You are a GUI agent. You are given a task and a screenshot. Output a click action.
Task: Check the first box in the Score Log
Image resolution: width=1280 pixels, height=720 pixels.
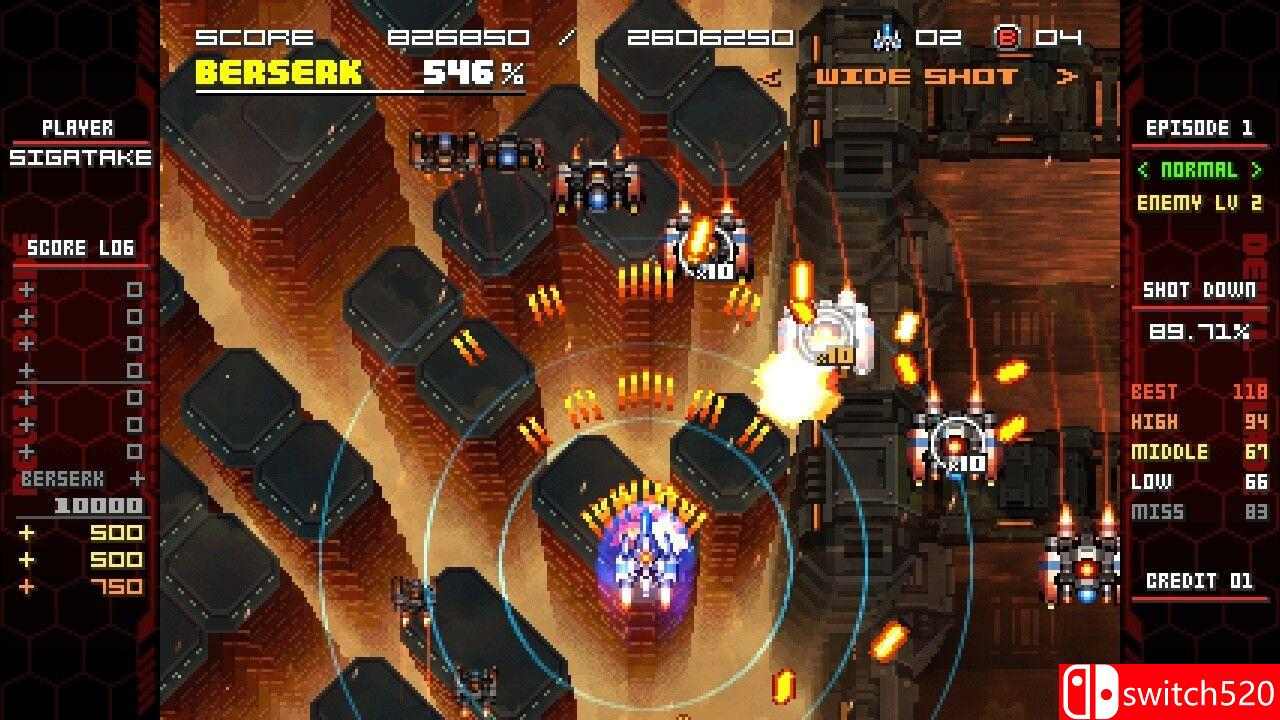(134, 289)
